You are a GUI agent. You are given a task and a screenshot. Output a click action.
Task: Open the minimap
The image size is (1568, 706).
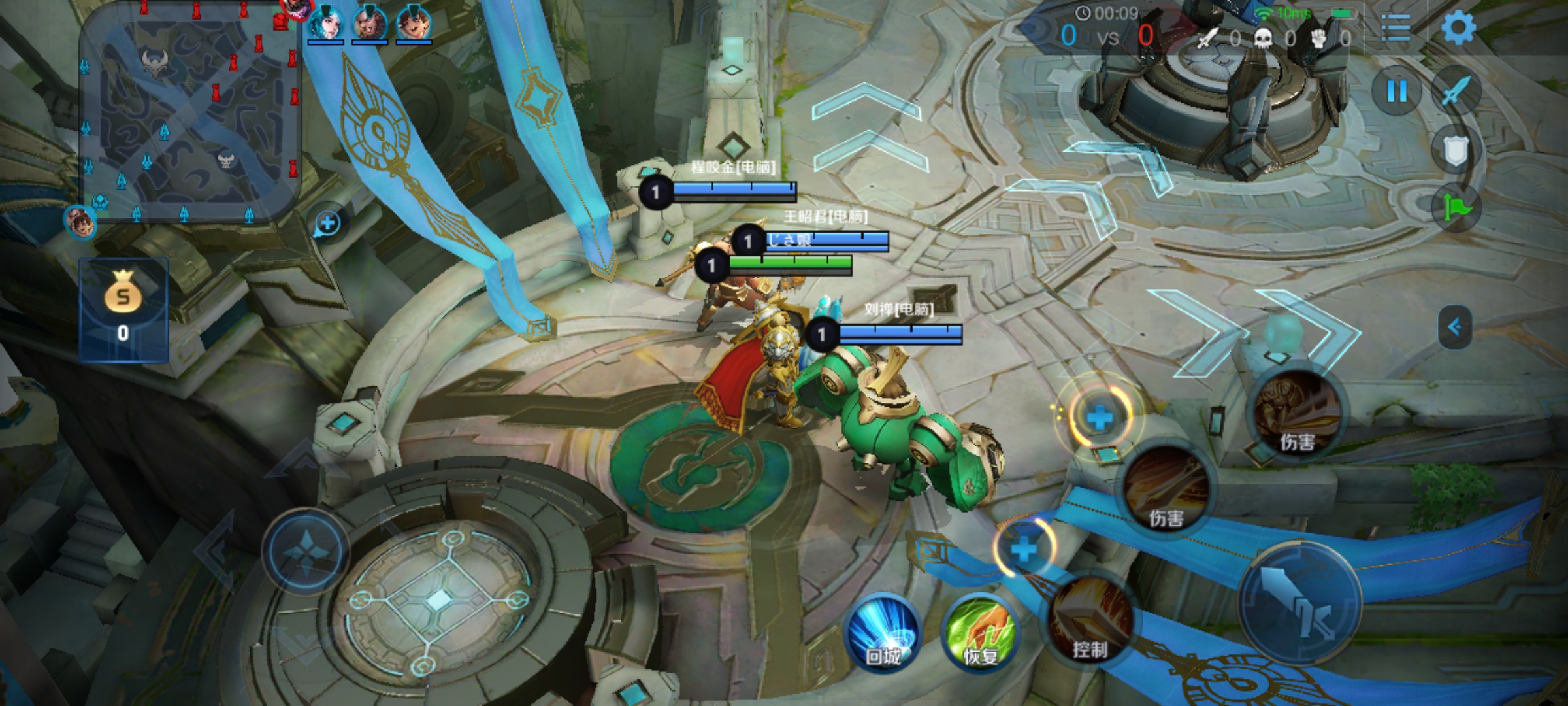pyautogui.click(x=189, y=111)
